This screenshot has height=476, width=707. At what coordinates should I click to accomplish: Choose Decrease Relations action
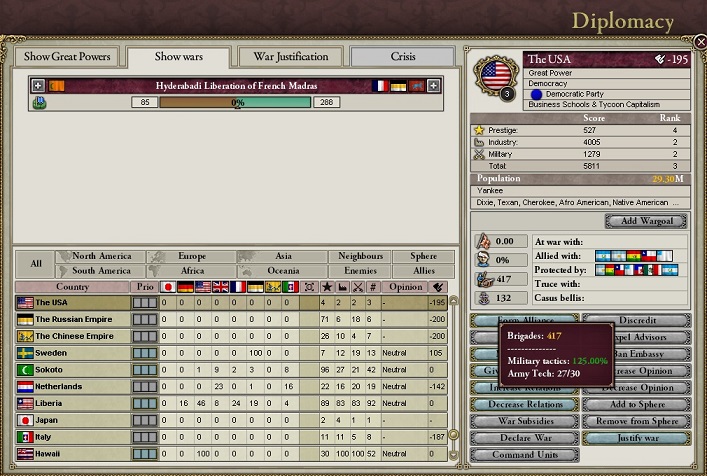[523, 404]
